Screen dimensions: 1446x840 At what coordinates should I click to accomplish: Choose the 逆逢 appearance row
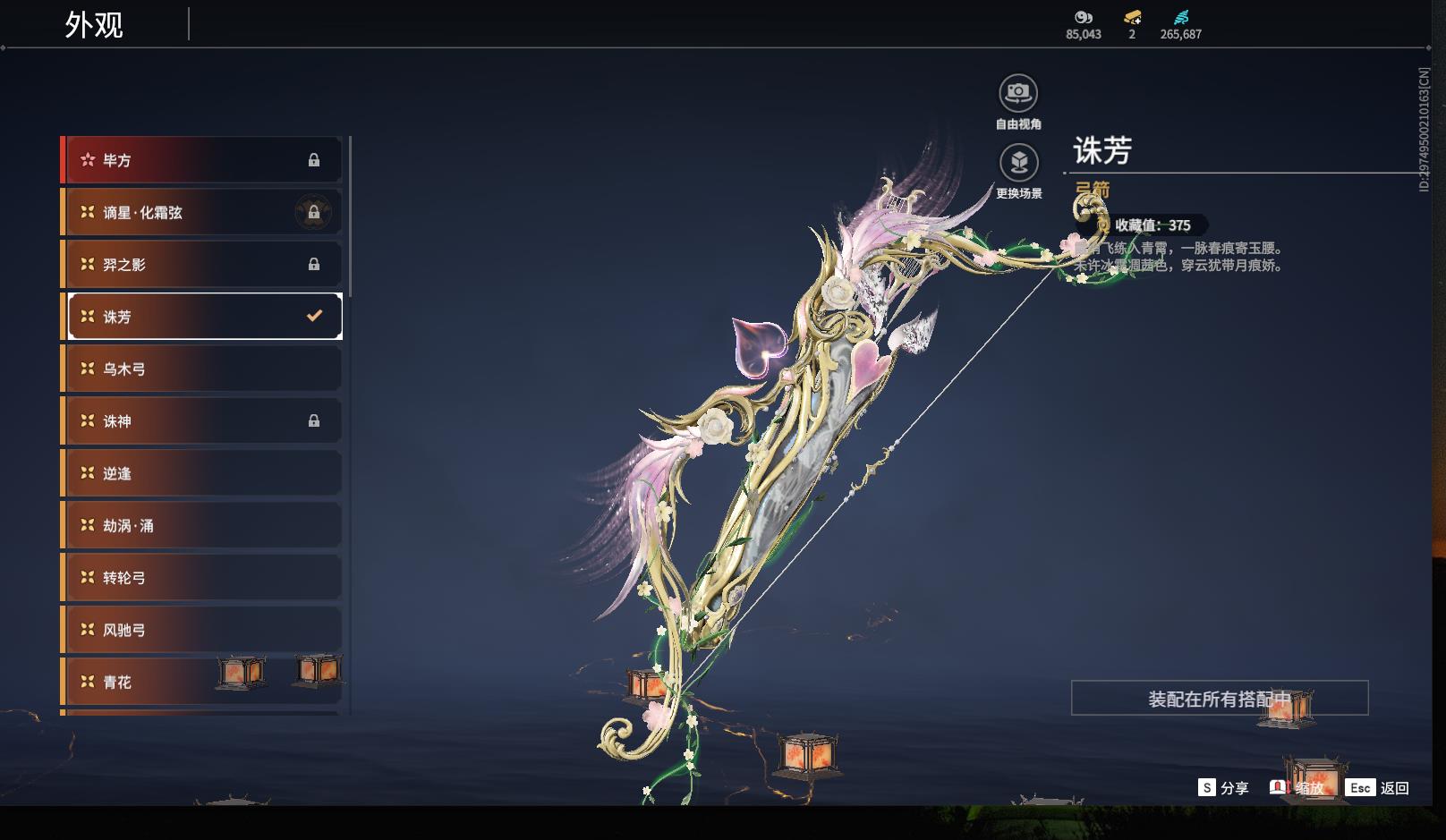pyautogui.click(x=202, y=473)
